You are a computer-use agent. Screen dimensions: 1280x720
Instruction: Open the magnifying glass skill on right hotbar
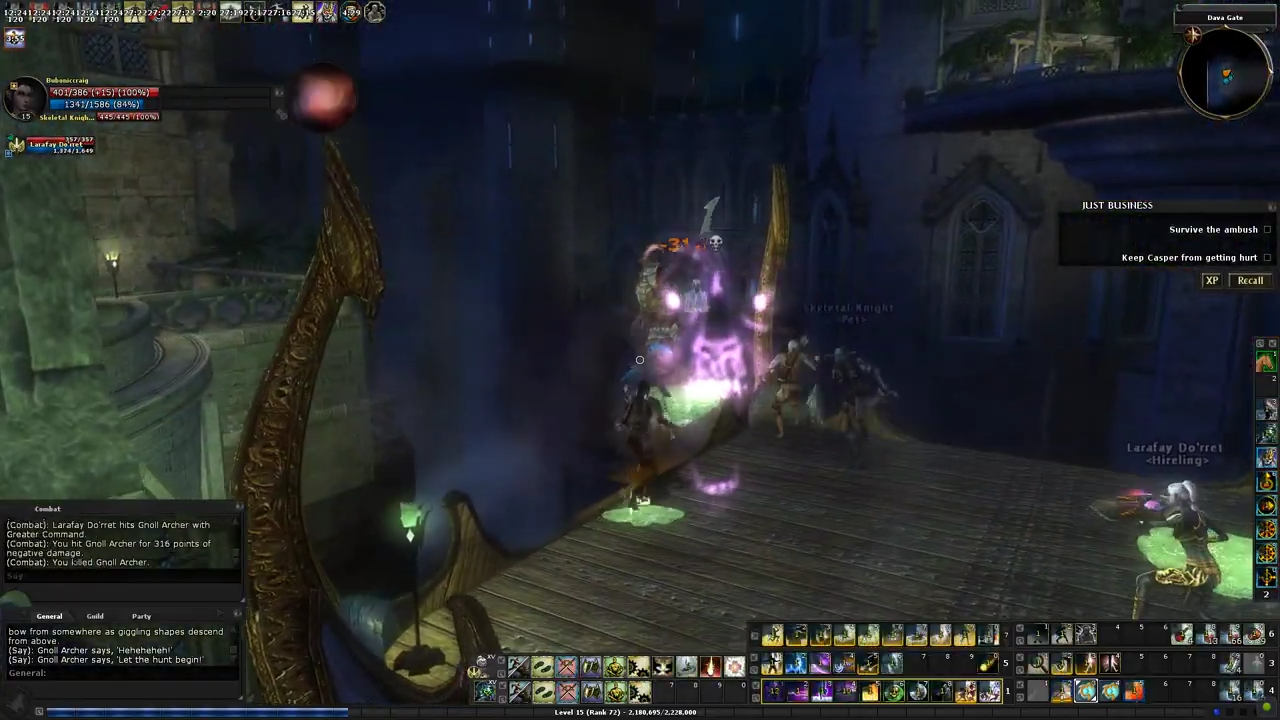click(x=1038, y=663)
